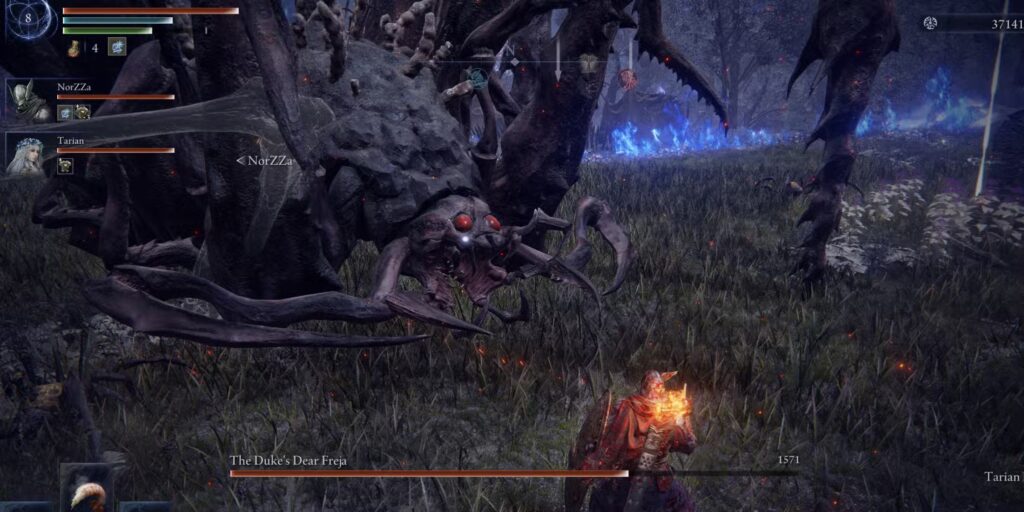Select the orange flask icon
The width and height of the screenshot is (1024, 512).
click(74, 47)
